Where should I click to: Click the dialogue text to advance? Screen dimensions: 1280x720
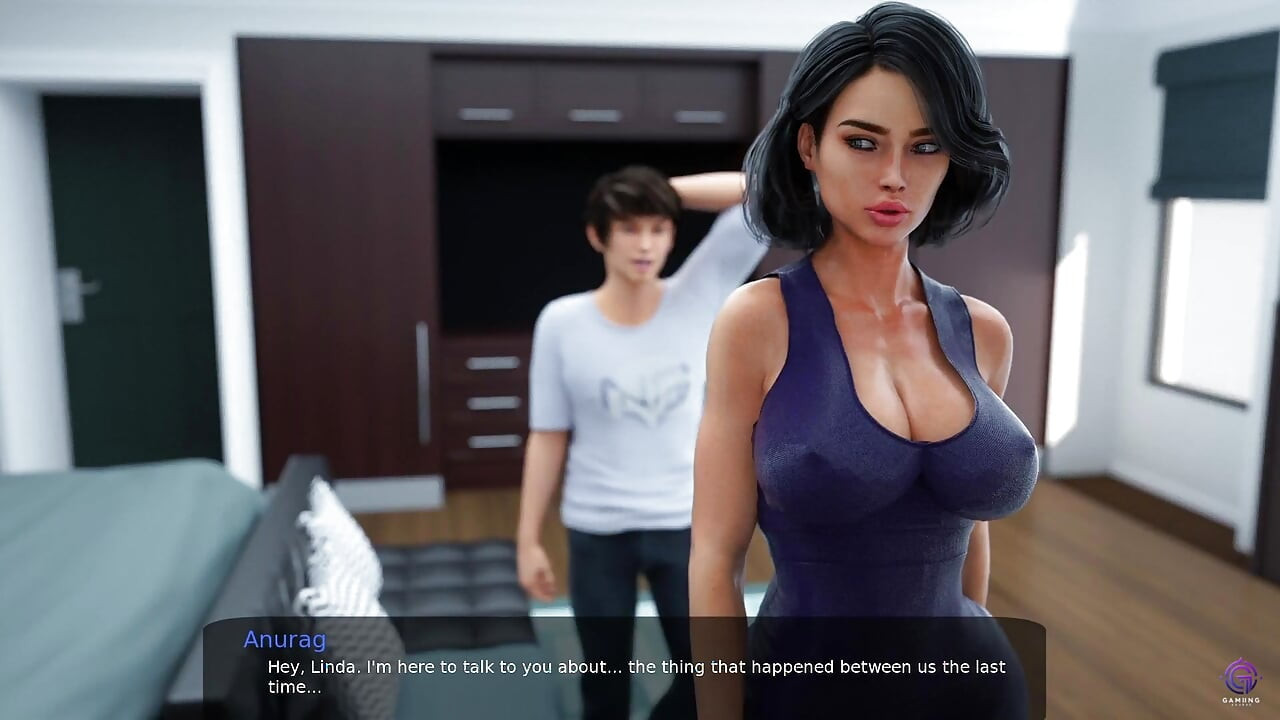pyautogui.click(x=630, y=666)
